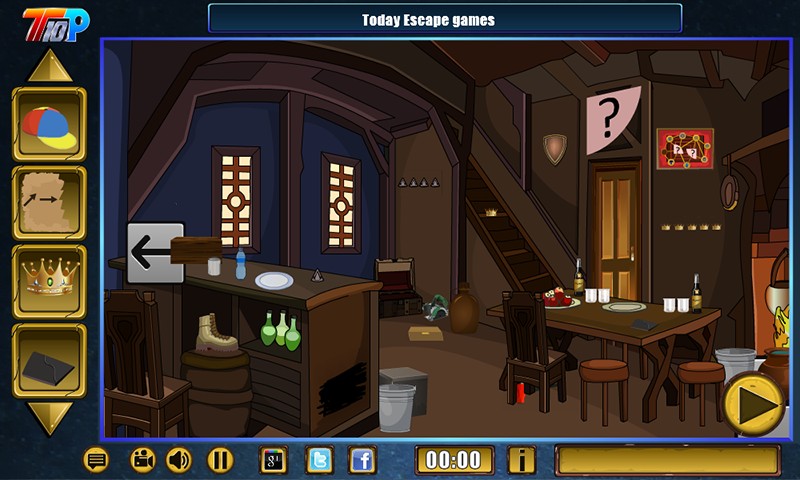Choose the black folded cloth inventory slot

(x=49, y=360)
